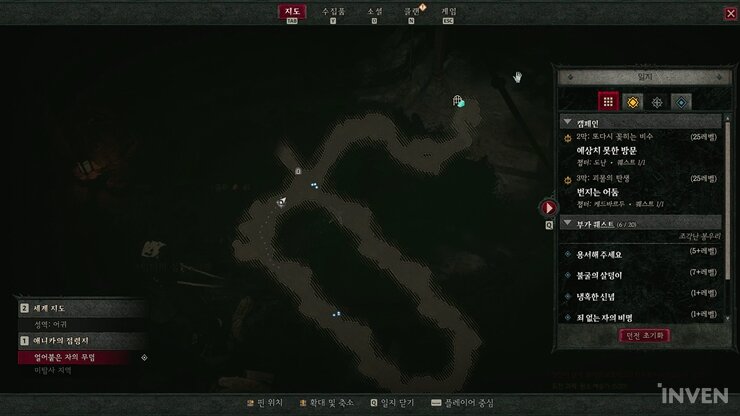Open the 클랜 (Clan) tab
The width and height of the screenshot is (740, 416).
coord(412,11)
